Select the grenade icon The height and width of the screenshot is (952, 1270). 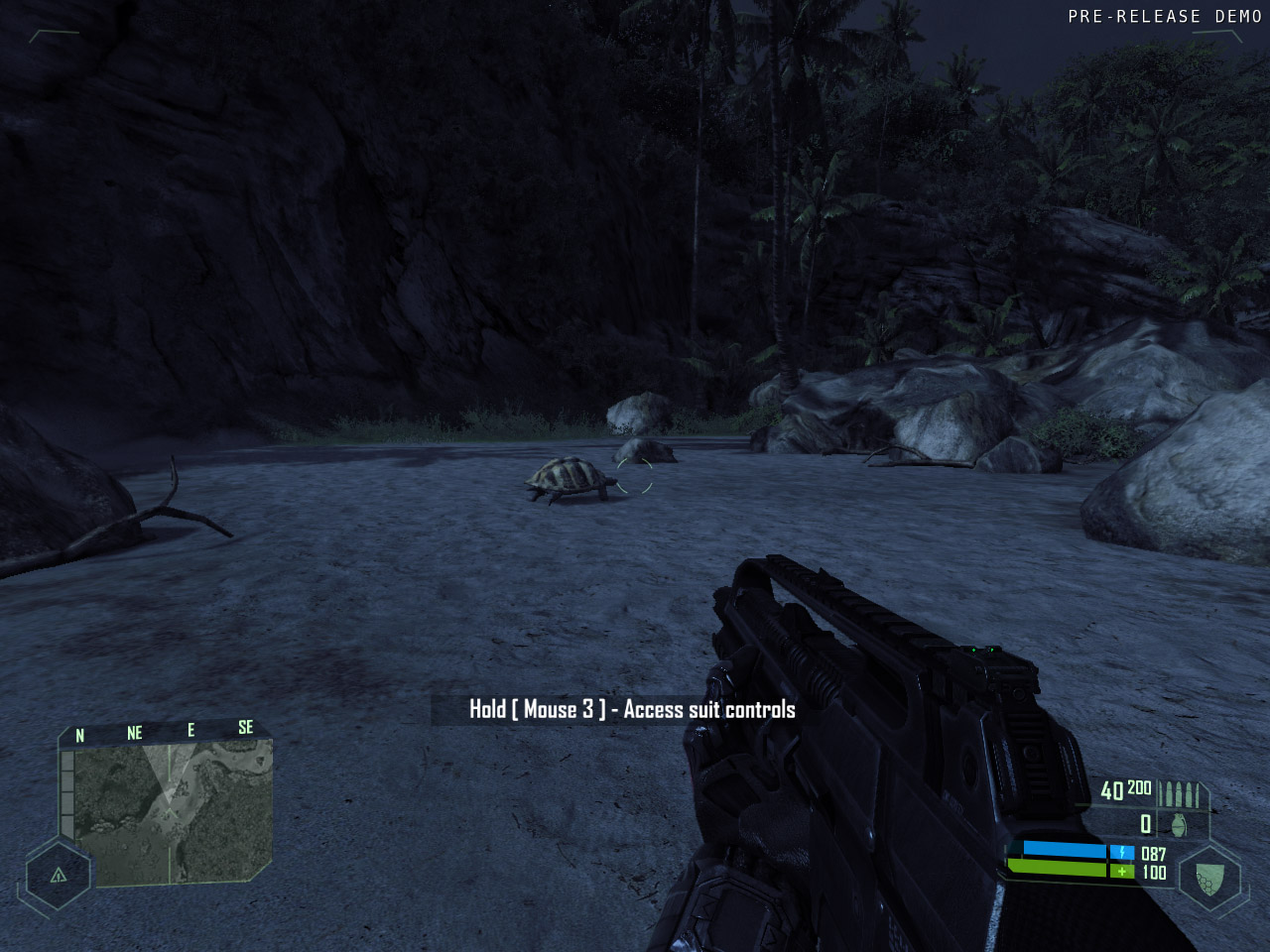1179,824
